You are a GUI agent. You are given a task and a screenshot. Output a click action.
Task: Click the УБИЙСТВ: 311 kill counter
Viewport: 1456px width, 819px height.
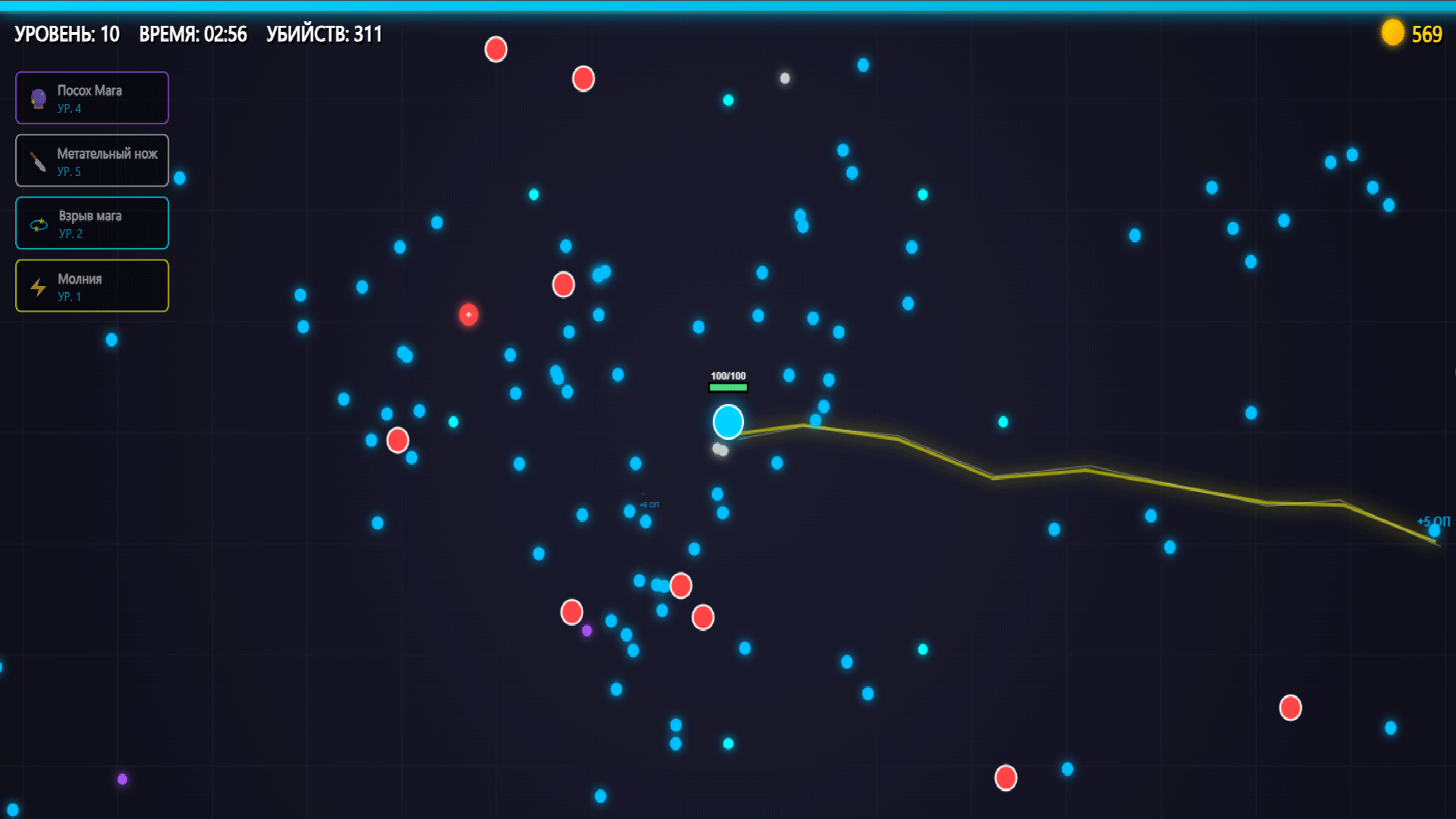point(324,34)
